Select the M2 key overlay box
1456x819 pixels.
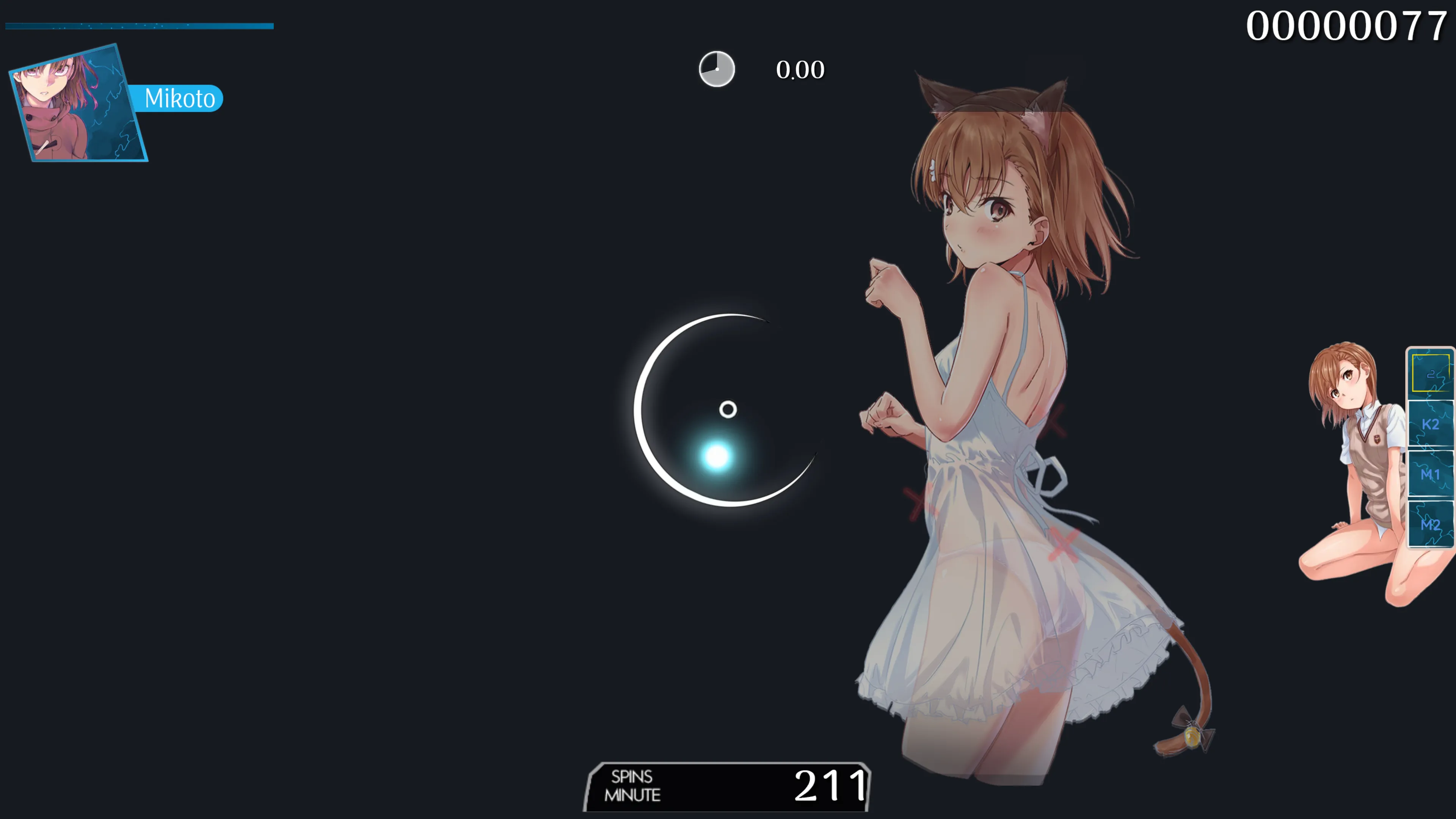(x=1430, y=525)
